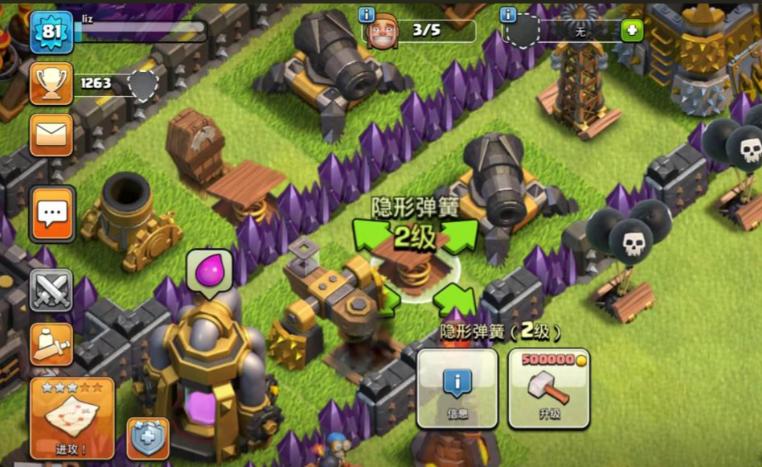Collect the pink elixir bubble

209,270
